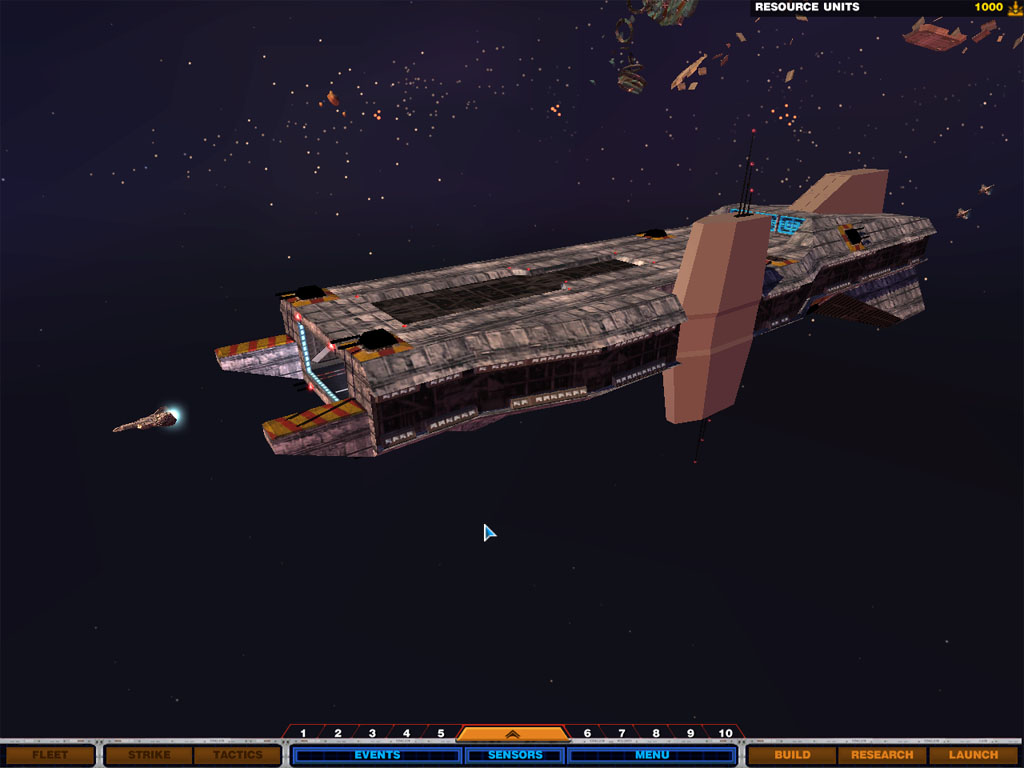Select the Strike command button
The width and height of the screenshot is (1024, 768).
pos(149,755)
